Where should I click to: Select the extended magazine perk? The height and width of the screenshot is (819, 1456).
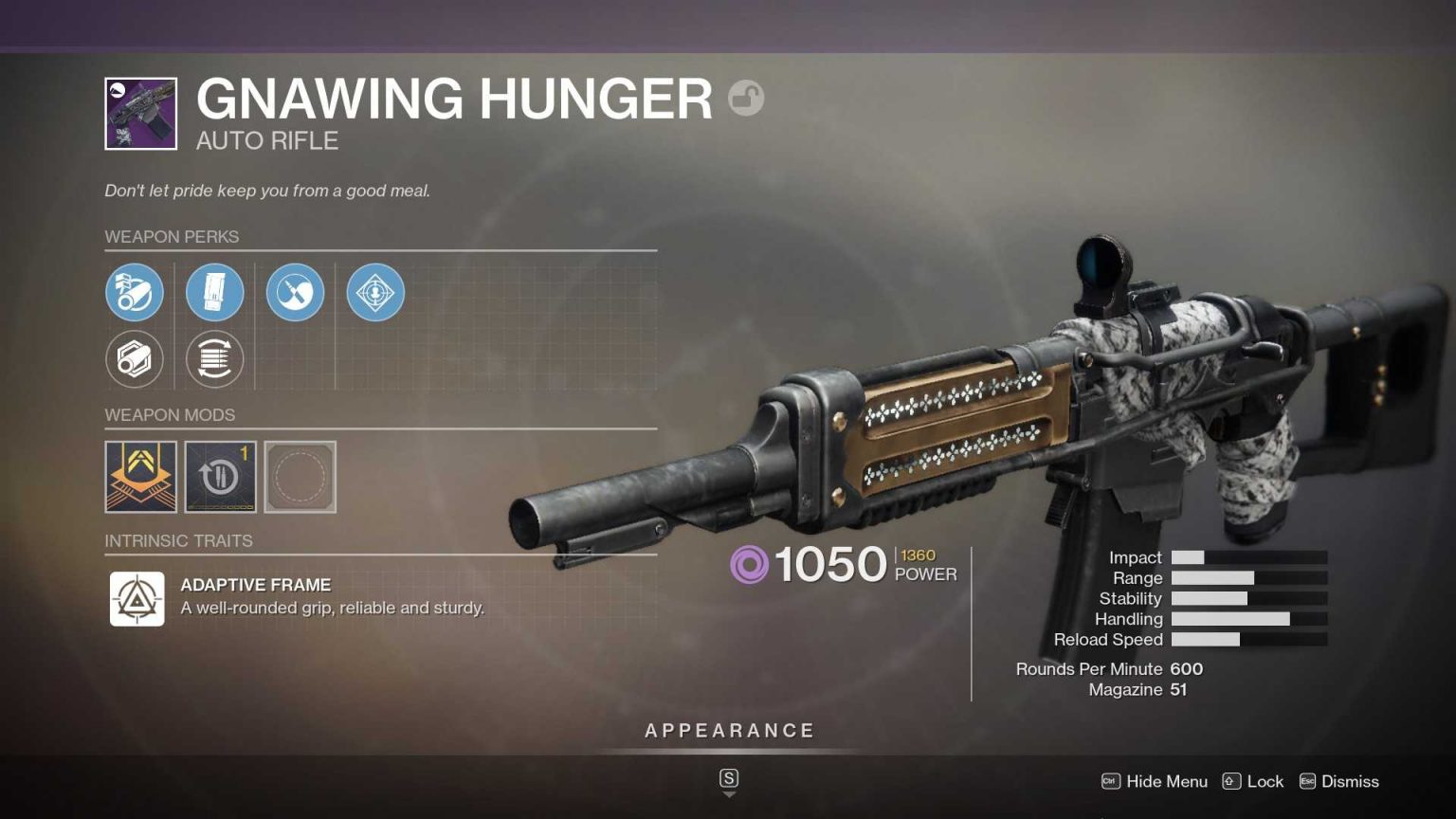pyautogui.click(x=215, y=292)
